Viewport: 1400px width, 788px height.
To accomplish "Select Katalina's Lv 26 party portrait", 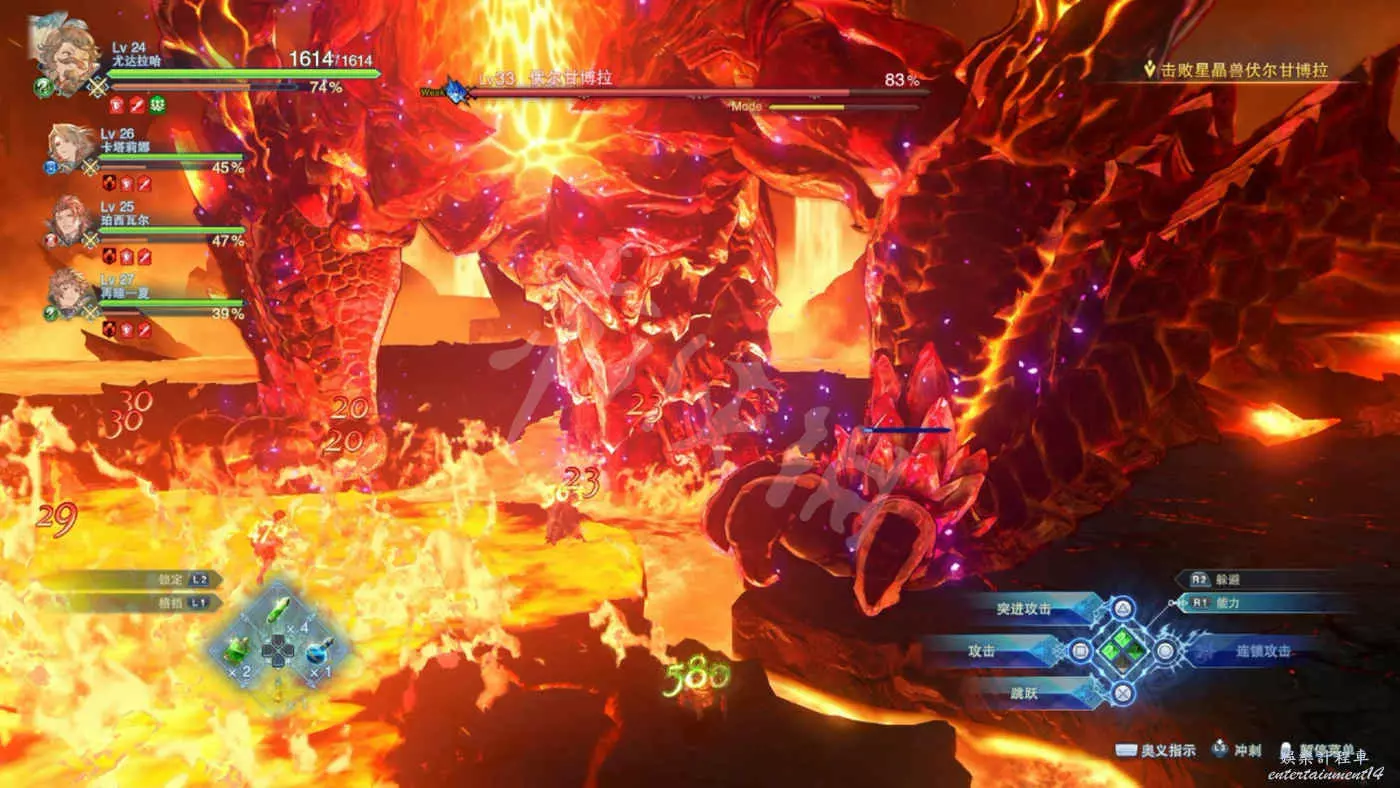I will (70, 149).
